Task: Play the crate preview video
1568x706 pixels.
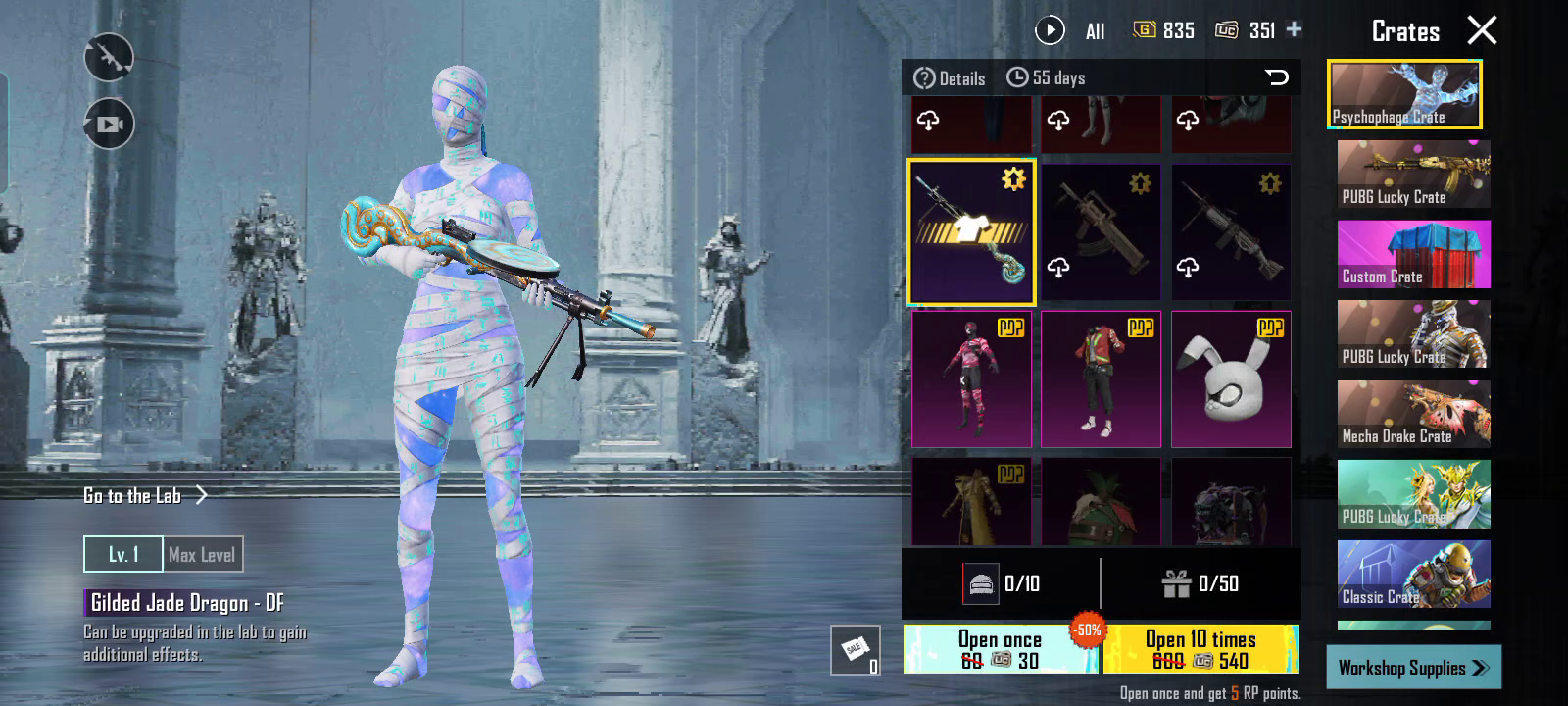Action: [x=1050, y=30]
